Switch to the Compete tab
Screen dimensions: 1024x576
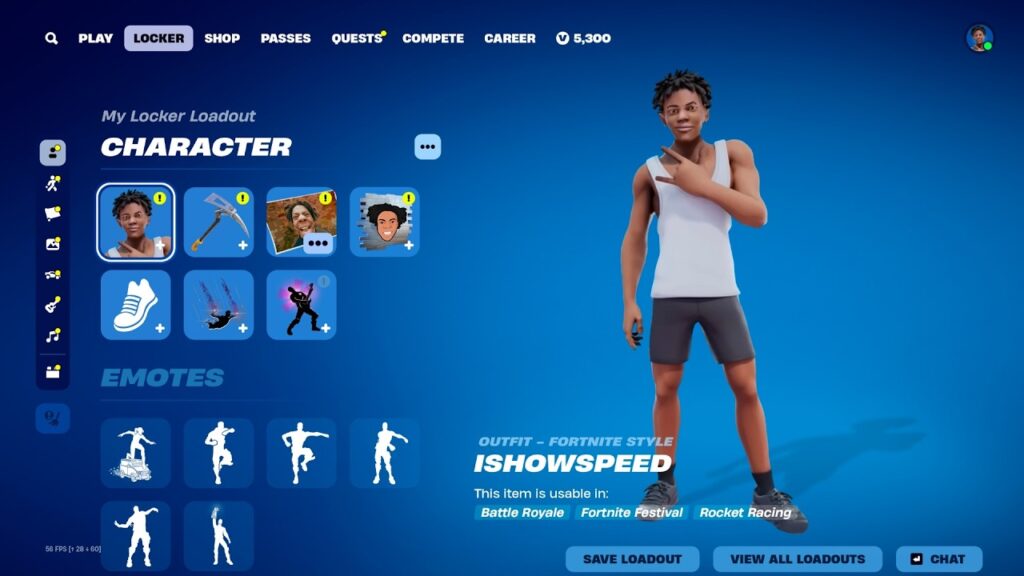coord(433,39)
